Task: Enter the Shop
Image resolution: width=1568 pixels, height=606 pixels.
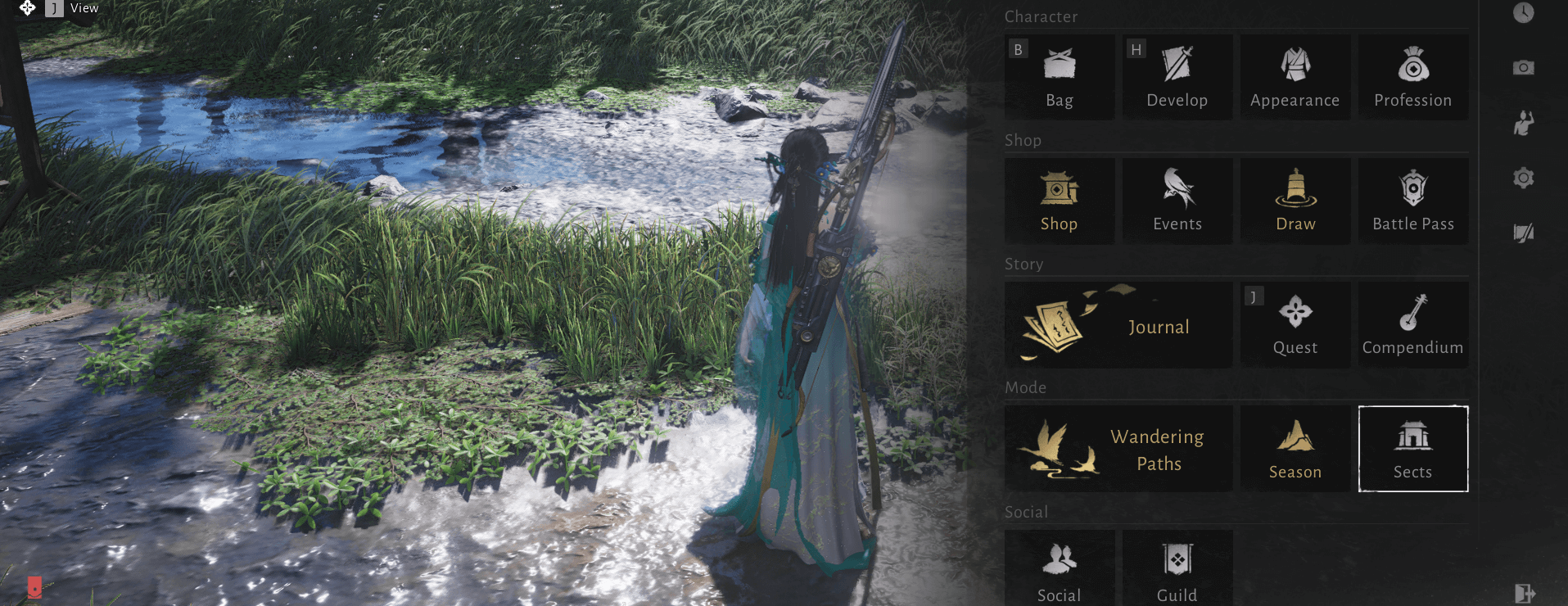Action: (x=1059, y=201)
